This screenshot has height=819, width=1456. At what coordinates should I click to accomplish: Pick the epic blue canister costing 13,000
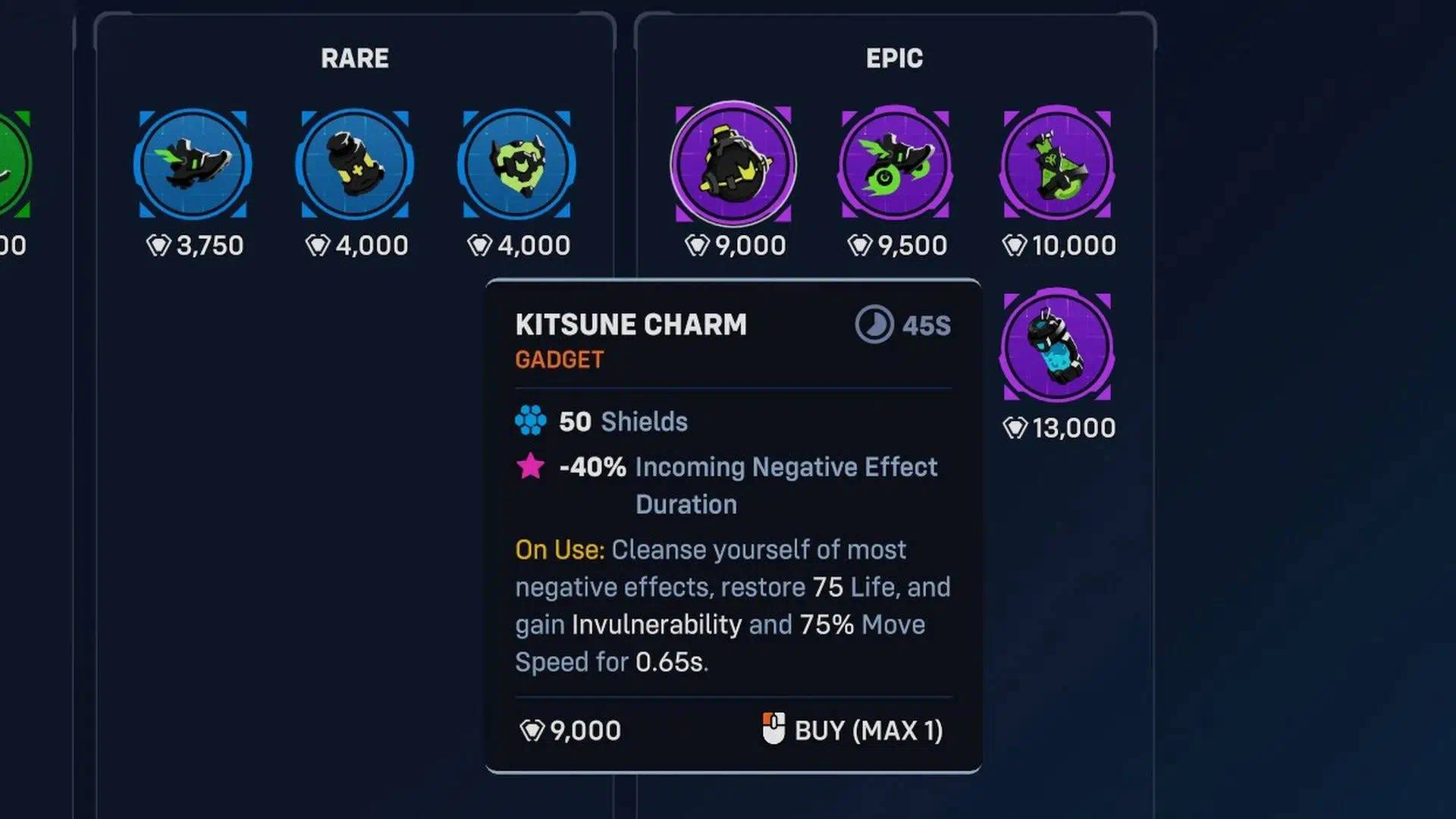click(x=1057, y=347)
